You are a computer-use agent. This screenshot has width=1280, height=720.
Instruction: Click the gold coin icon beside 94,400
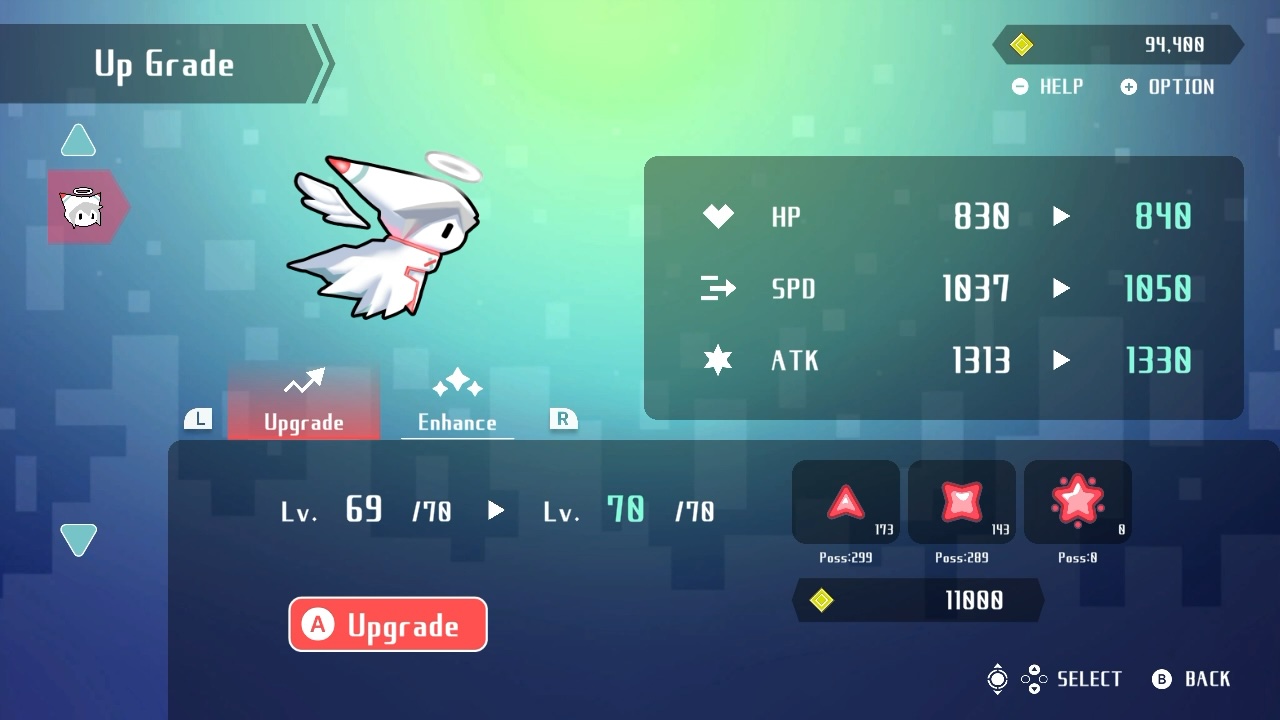(x=1022, y=44)
